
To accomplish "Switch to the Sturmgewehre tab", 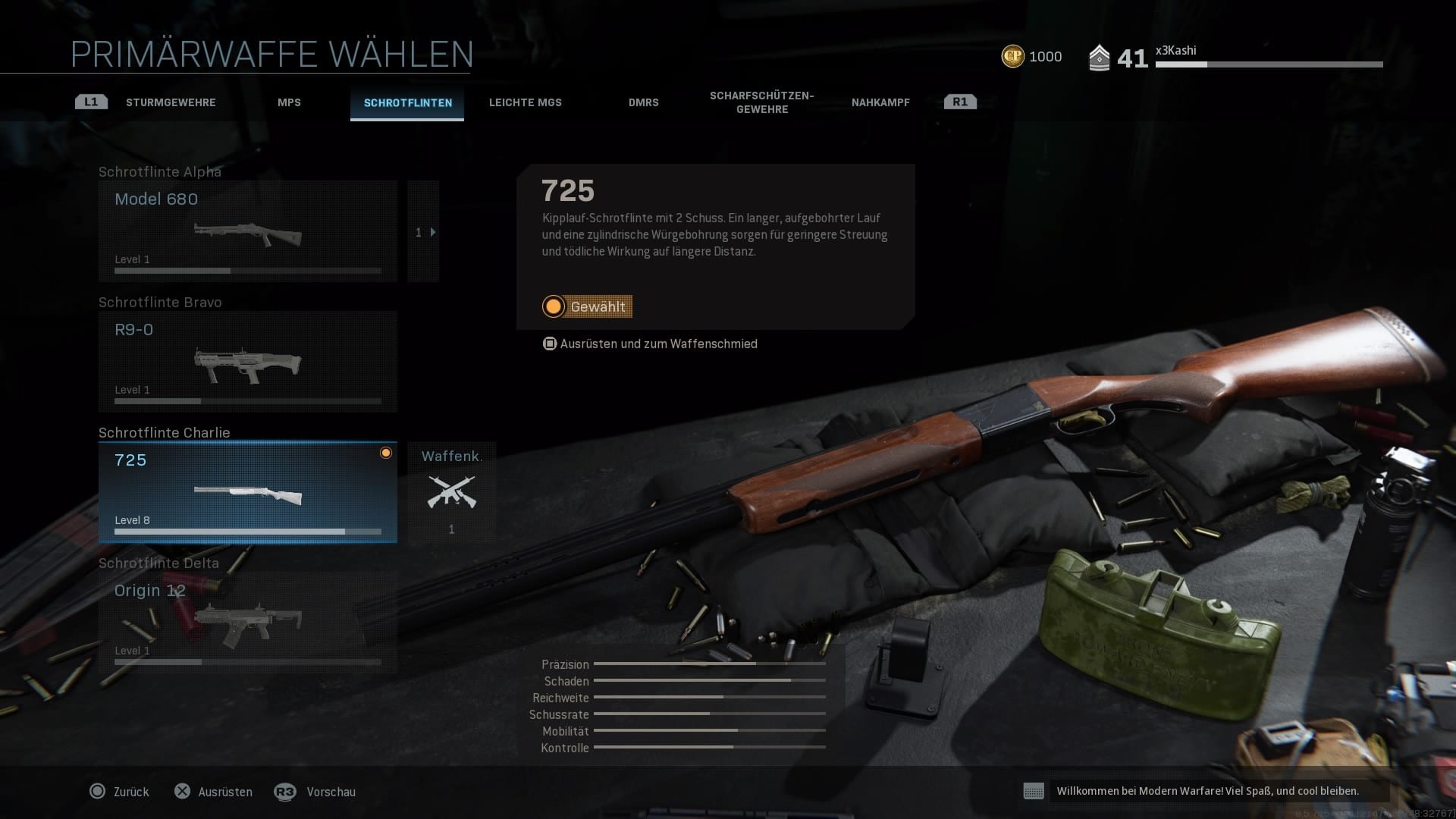I will pos(171,102).
